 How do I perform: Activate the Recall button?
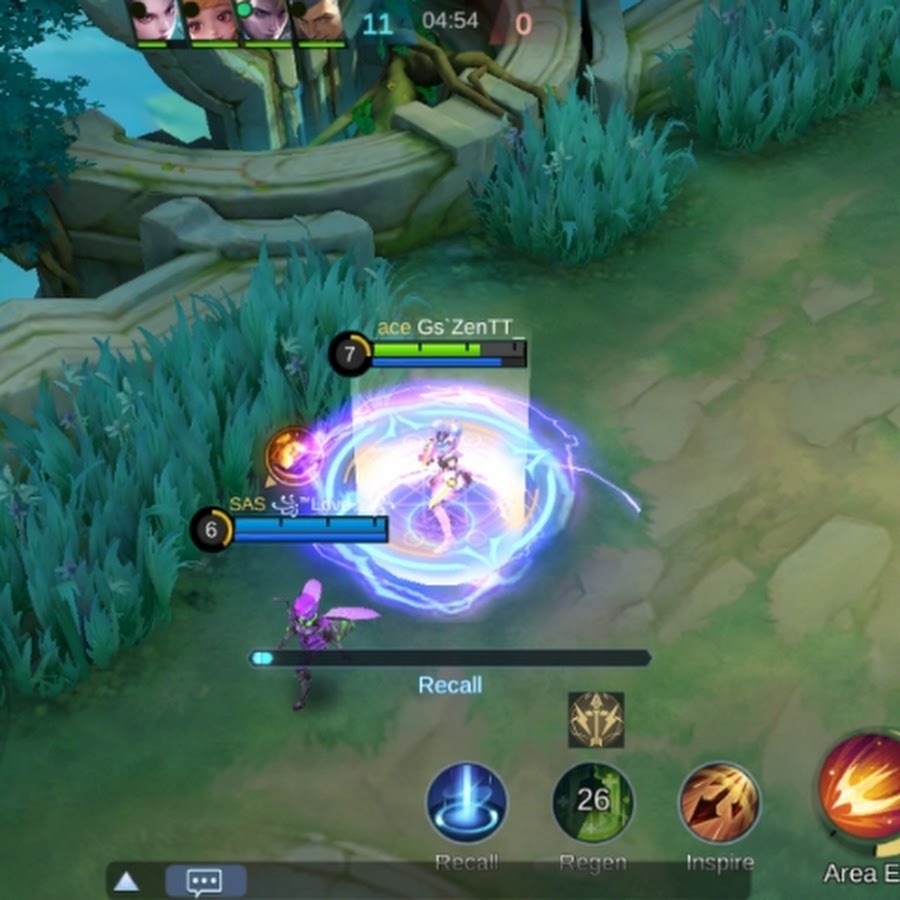pos(467,803)
